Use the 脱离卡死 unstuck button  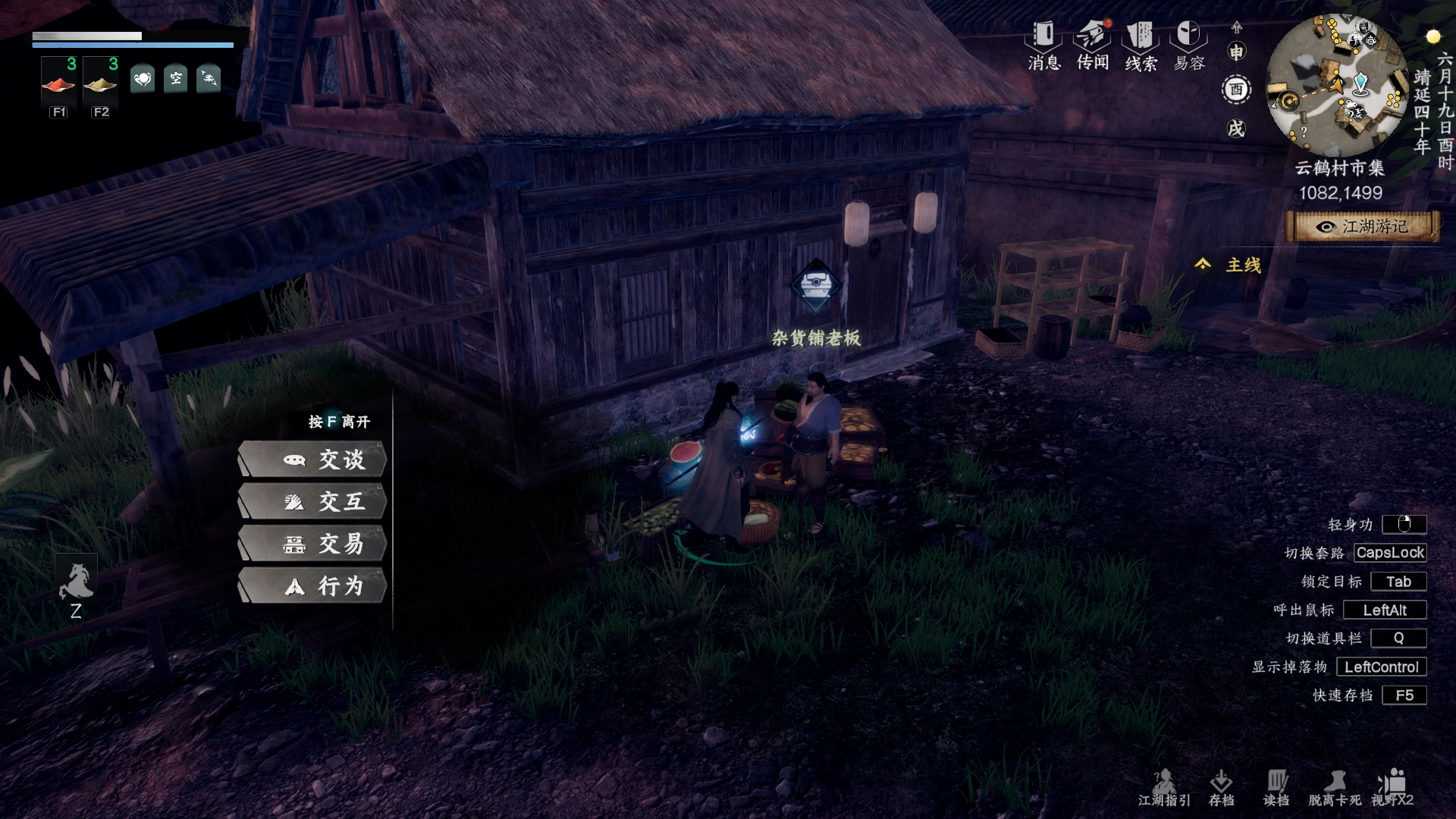click(x=1334, y=788)
